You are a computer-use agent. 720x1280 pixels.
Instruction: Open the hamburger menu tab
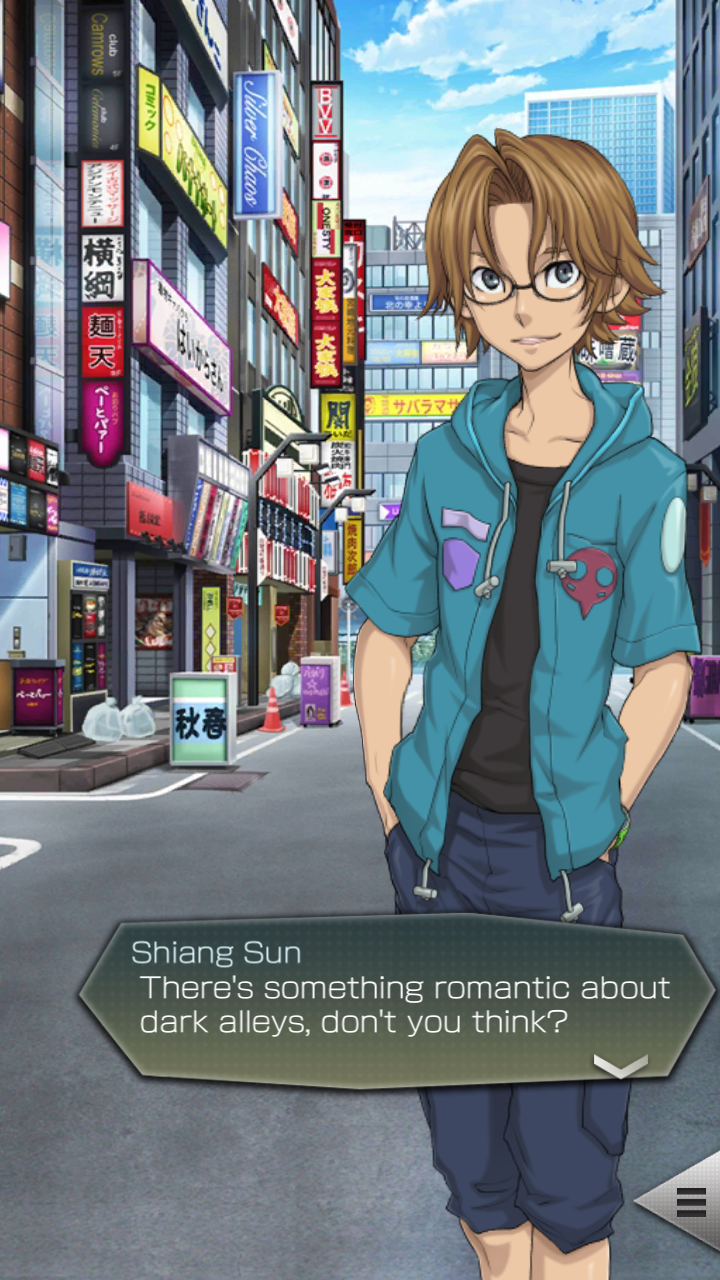pyautogui.click(x=690, y=1201)
